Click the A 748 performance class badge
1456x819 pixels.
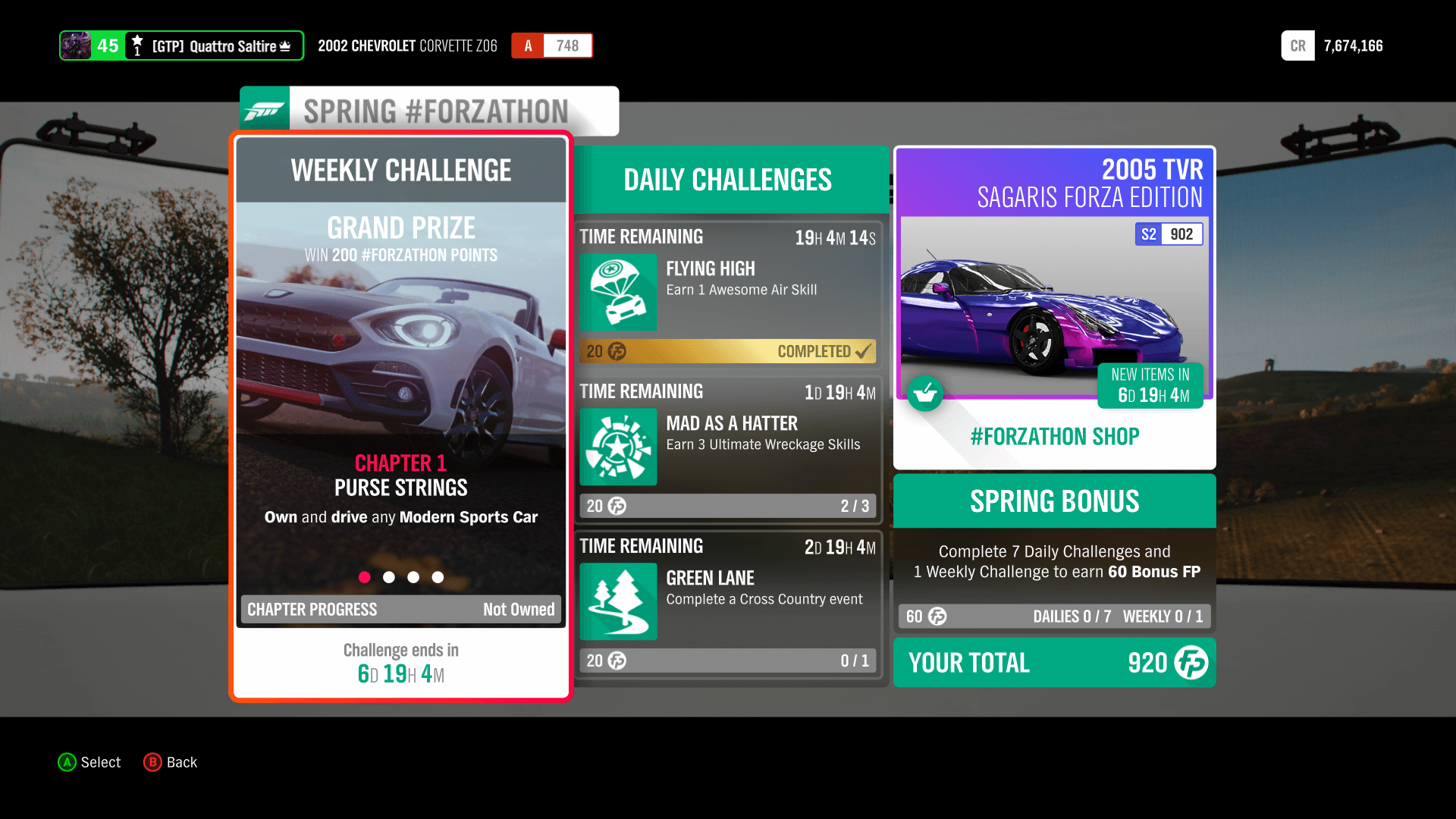(551, 45)
